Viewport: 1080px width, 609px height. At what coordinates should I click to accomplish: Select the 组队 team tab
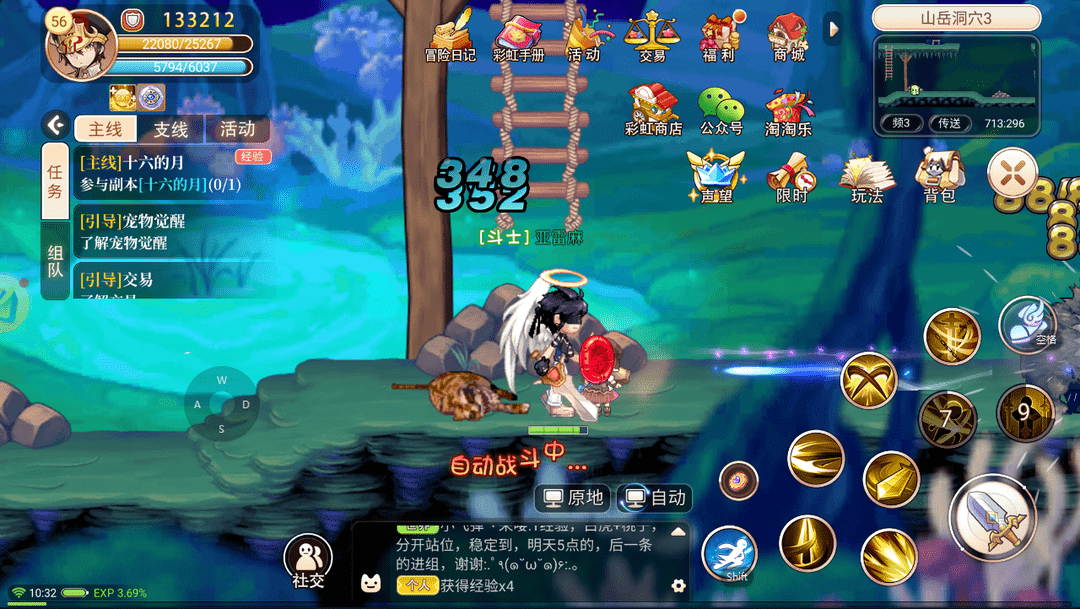click(55, 261)
